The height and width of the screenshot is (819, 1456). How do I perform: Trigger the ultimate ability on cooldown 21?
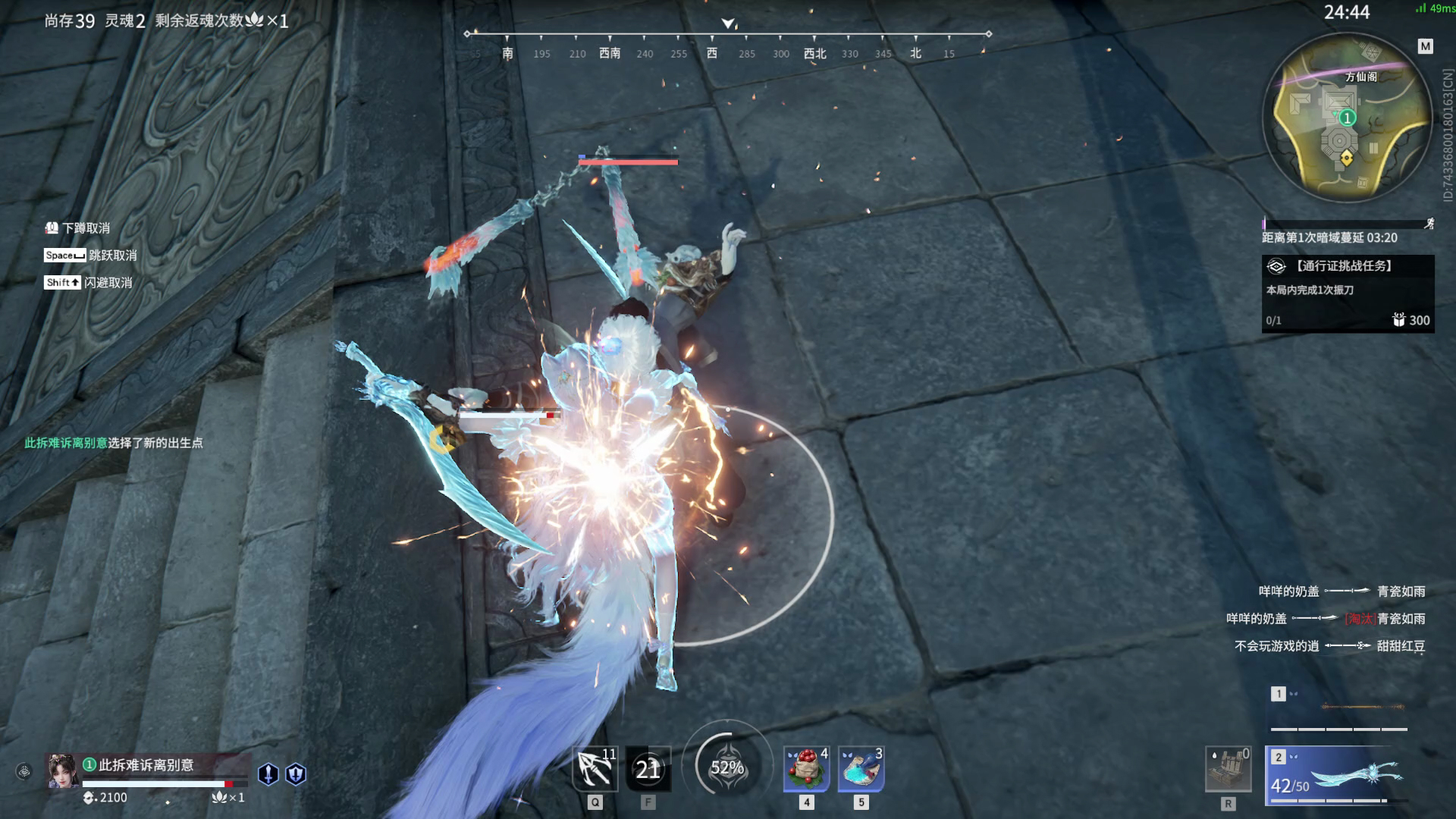(648, 769)
